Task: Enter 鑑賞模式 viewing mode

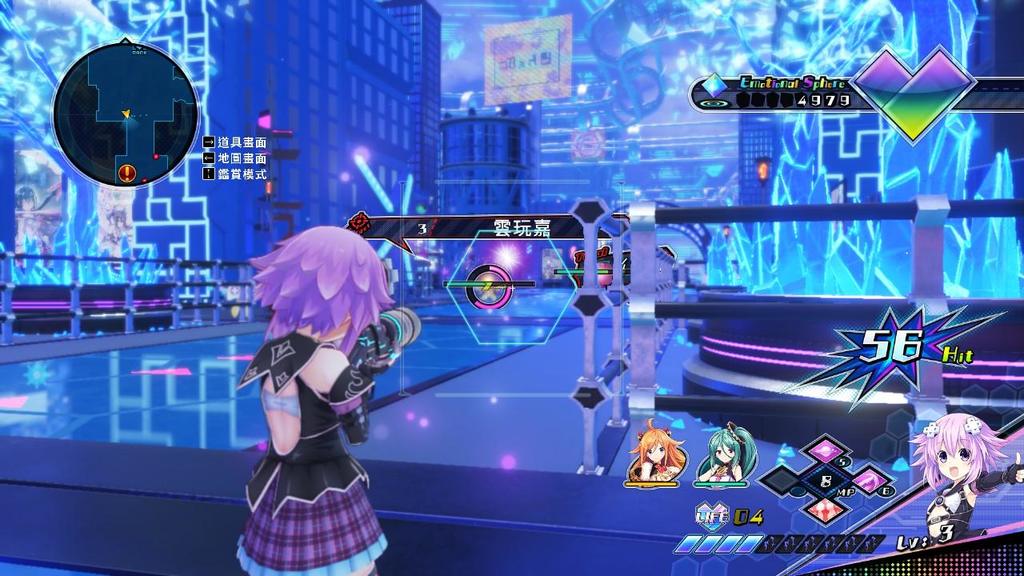Action: (241, 173)
